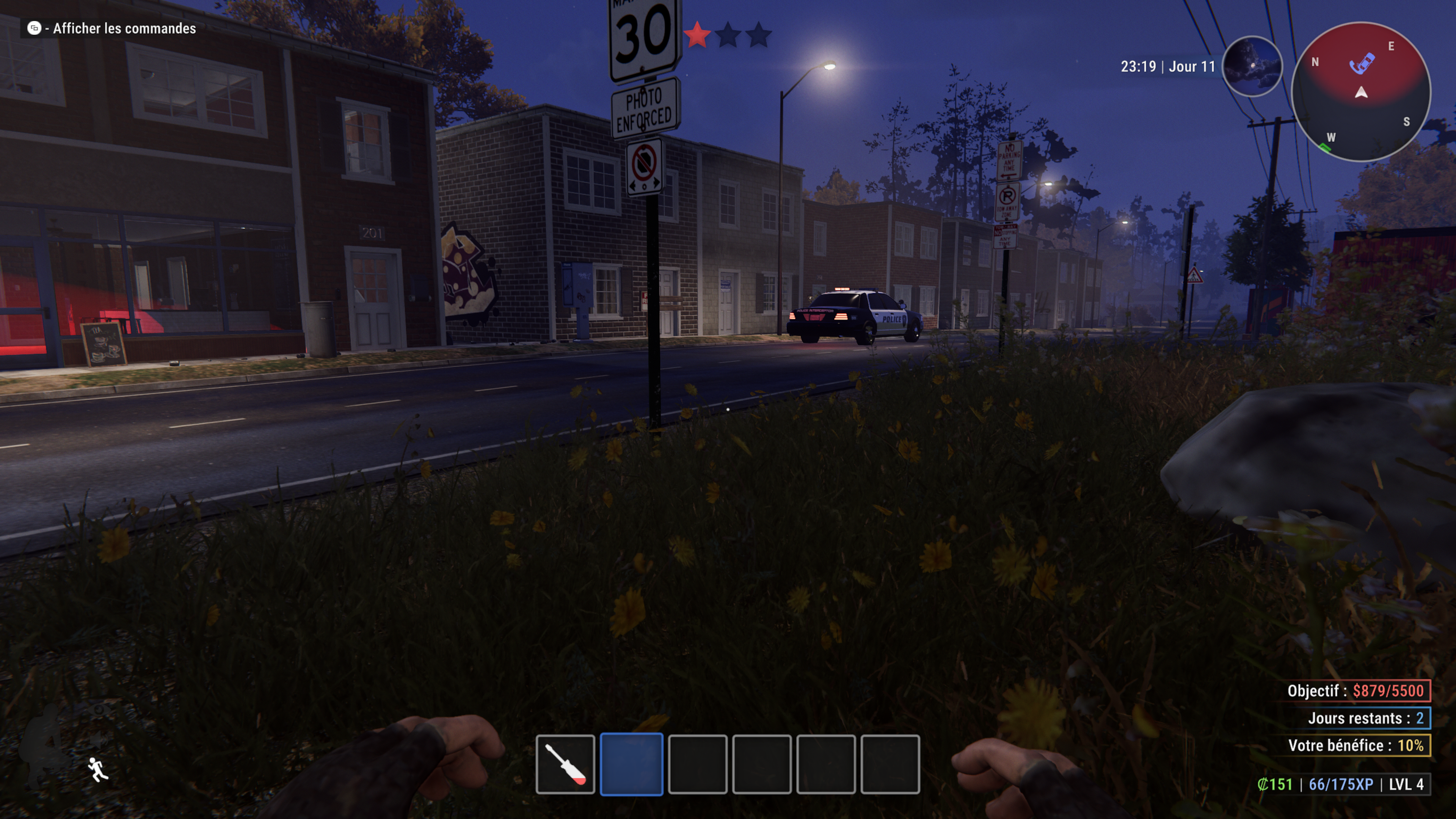Select the screwdriver hotbar slot
Screen dimensions: 1456x819
pos(565,764)
